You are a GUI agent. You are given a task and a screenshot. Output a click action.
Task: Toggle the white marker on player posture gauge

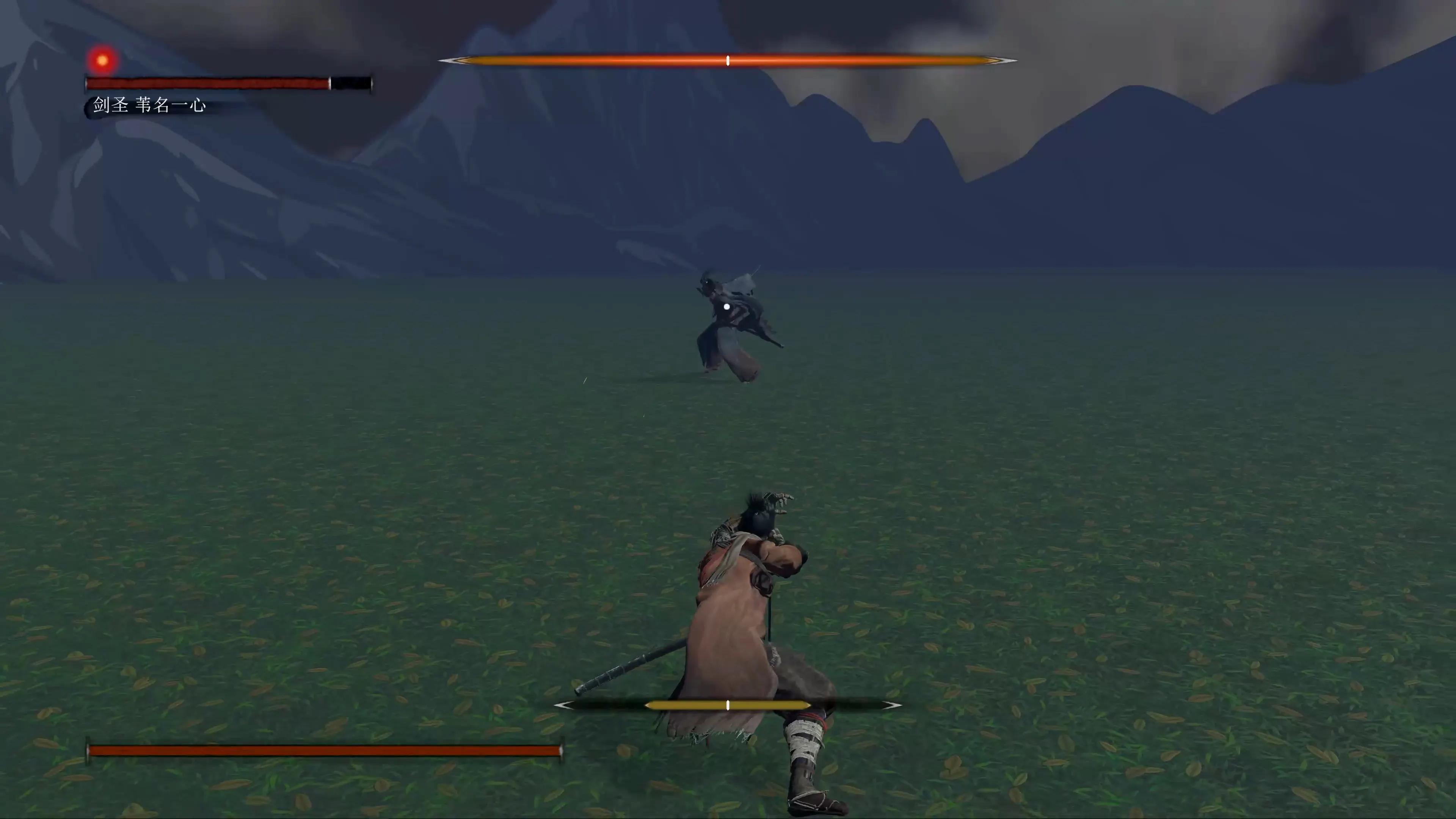click(728, 705)
